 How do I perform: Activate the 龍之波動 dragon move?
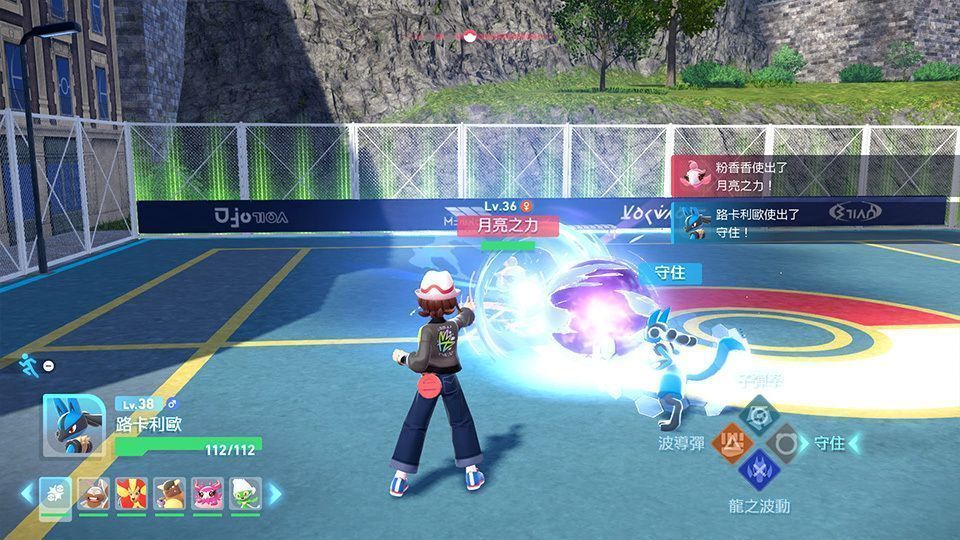758,469
